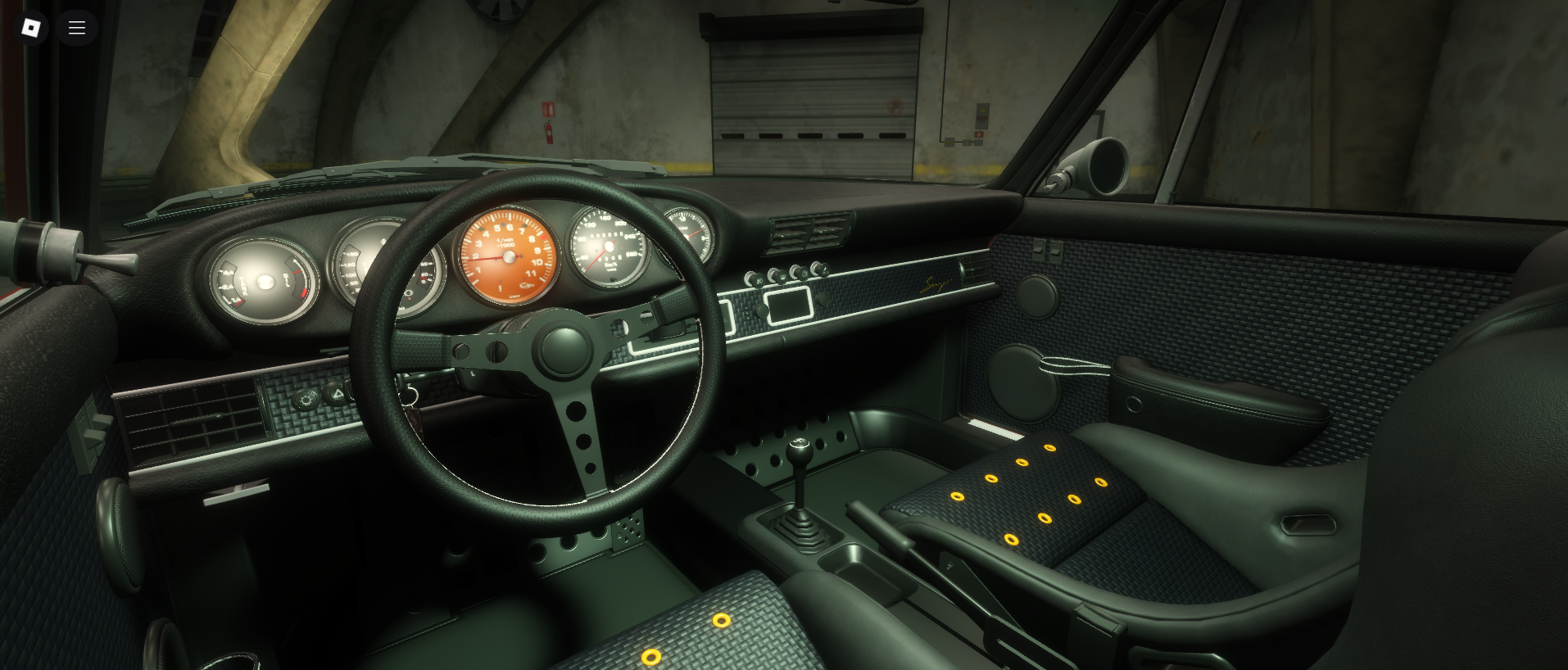The height and width of the screenshot is (670, 1568).
Task: Open the Roblox logo menu
Action: (31, 28)
